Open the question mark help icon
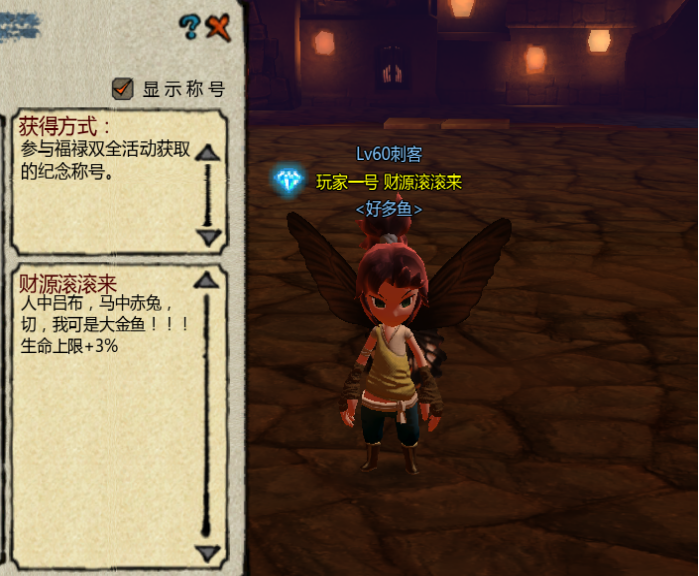Screen dimensions: 699x576 pos(190,27)
